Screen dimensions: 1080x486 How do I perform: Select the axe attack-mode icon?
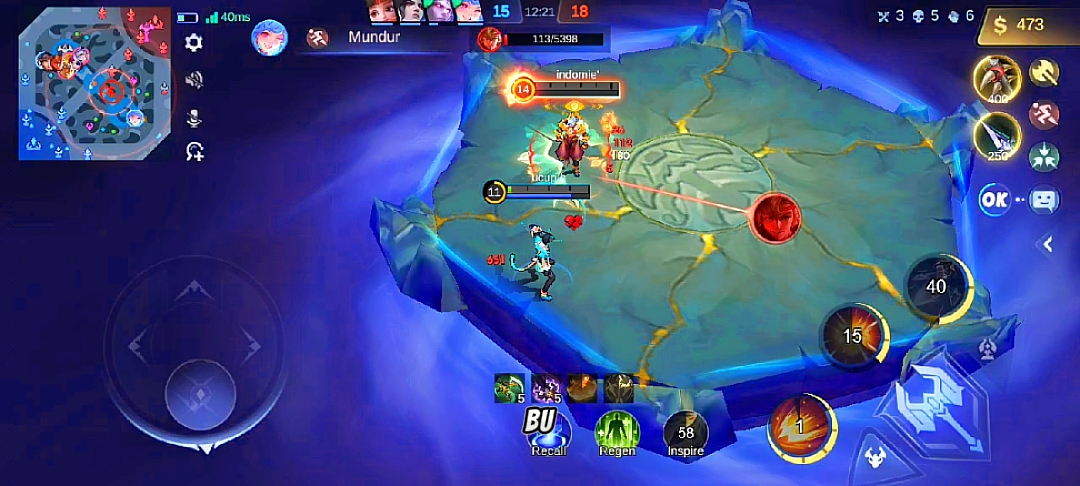coord(1043,71)
